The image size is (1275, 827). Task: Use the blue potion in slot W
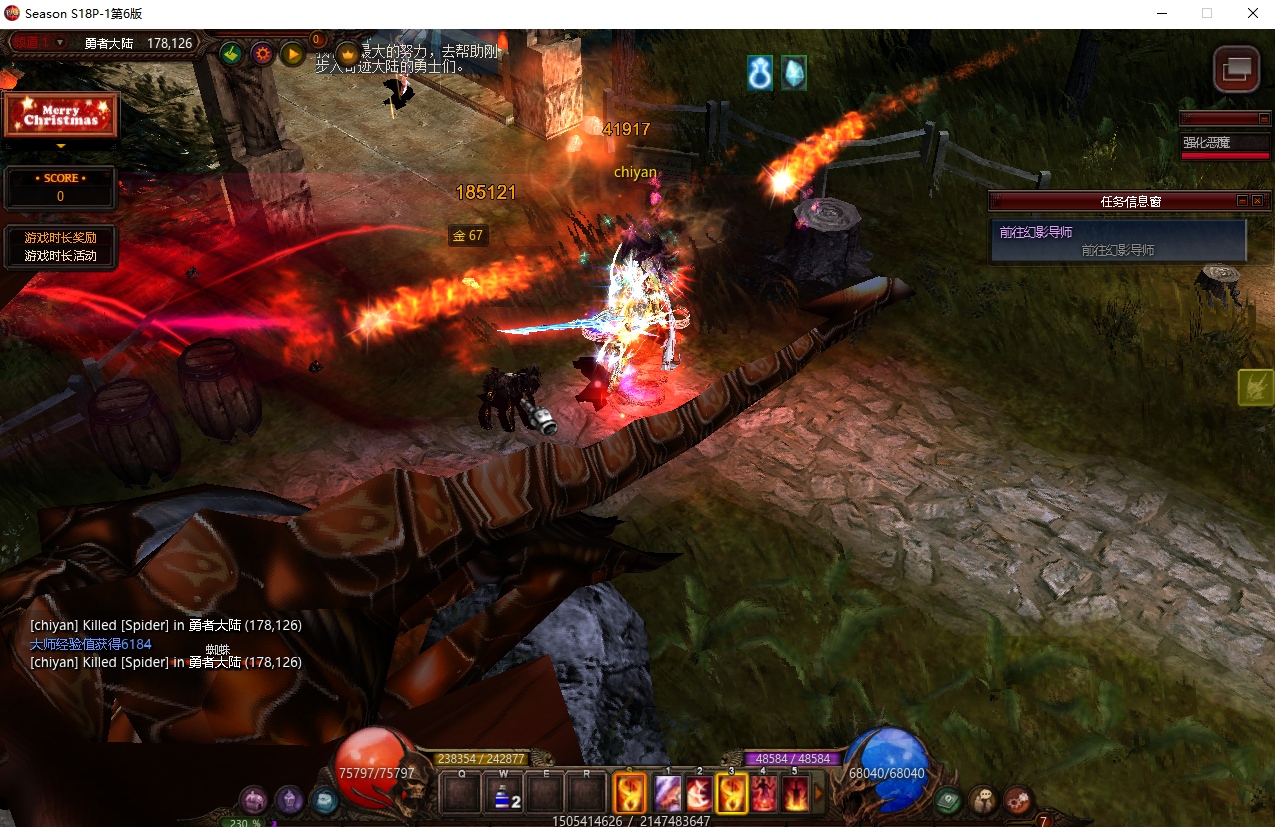coord(505,796)
